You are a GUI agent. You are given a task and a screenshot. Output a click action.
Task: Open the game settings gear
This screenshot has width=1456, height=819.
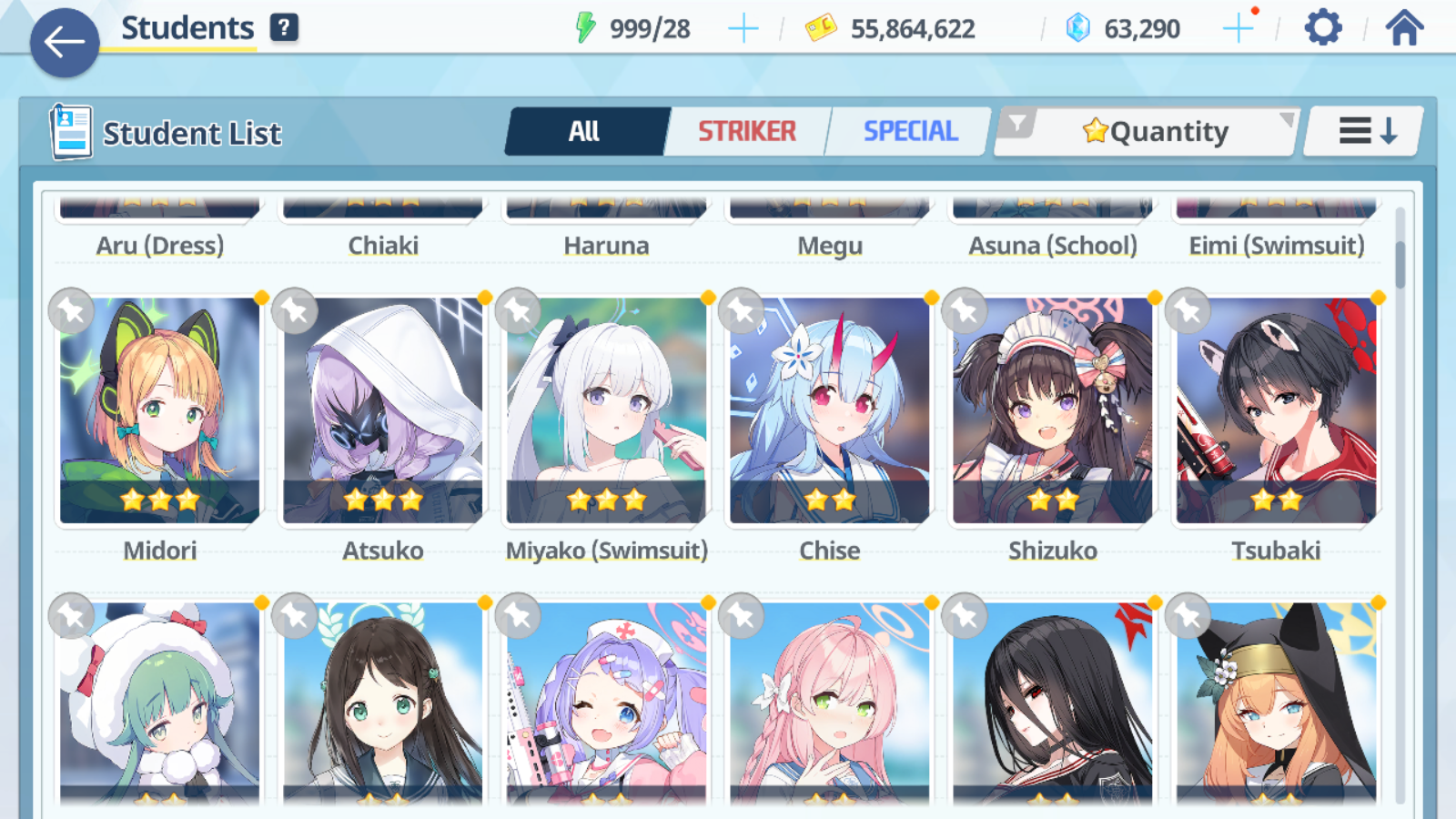1321,27
